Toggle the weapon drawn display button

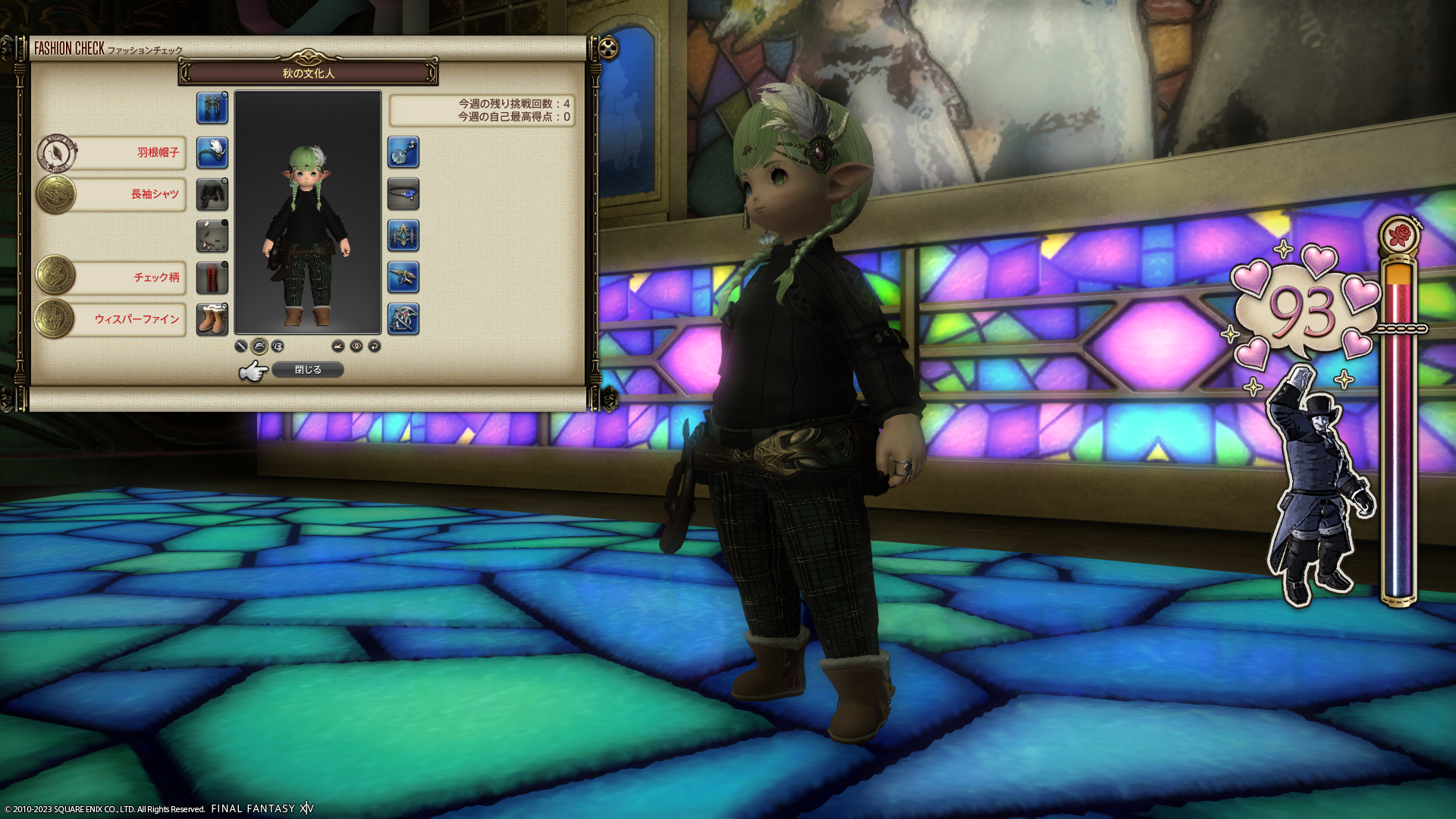(x=241, y=346)
